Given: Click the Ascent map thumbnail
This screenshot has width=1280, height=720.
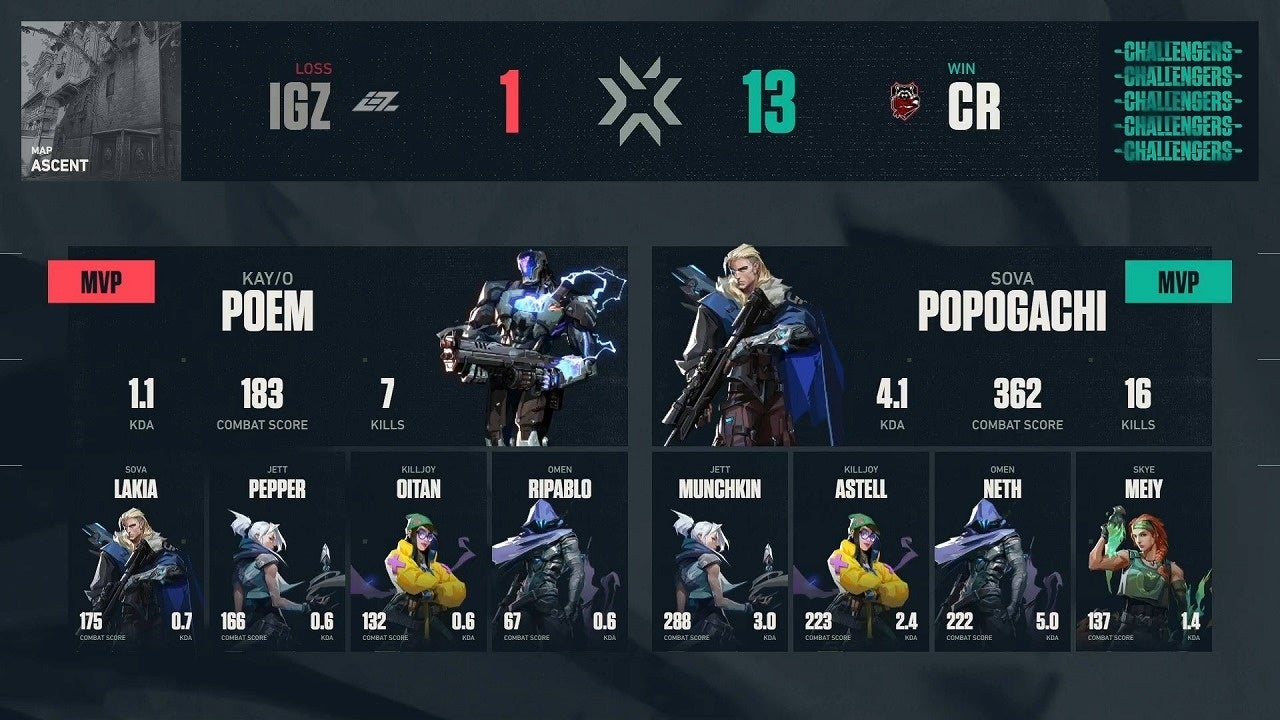Looking at the screenshot, I should click(x=101, y=101).
